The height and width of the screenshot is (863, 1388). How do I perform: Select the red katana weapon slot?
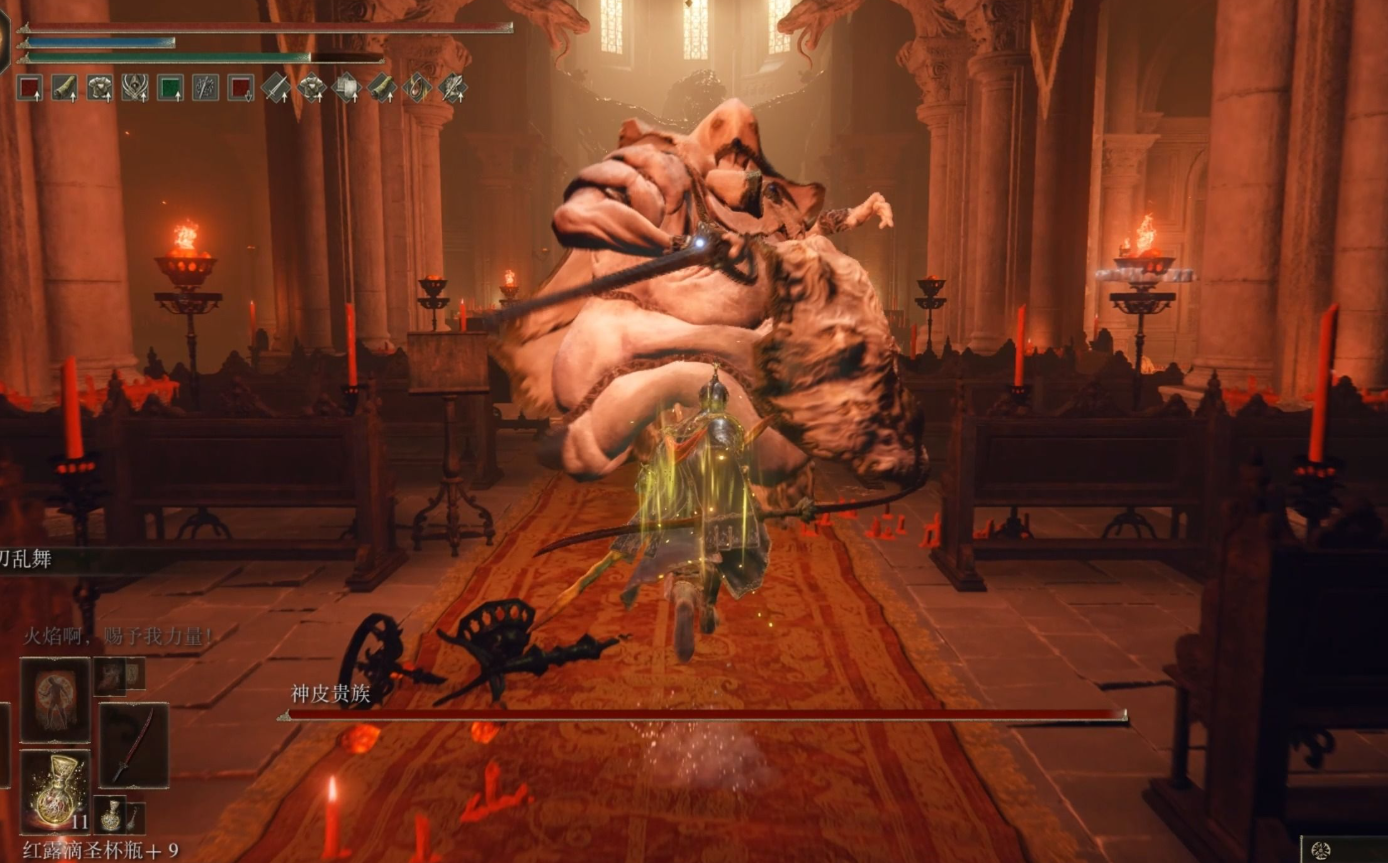click(133, 745)
